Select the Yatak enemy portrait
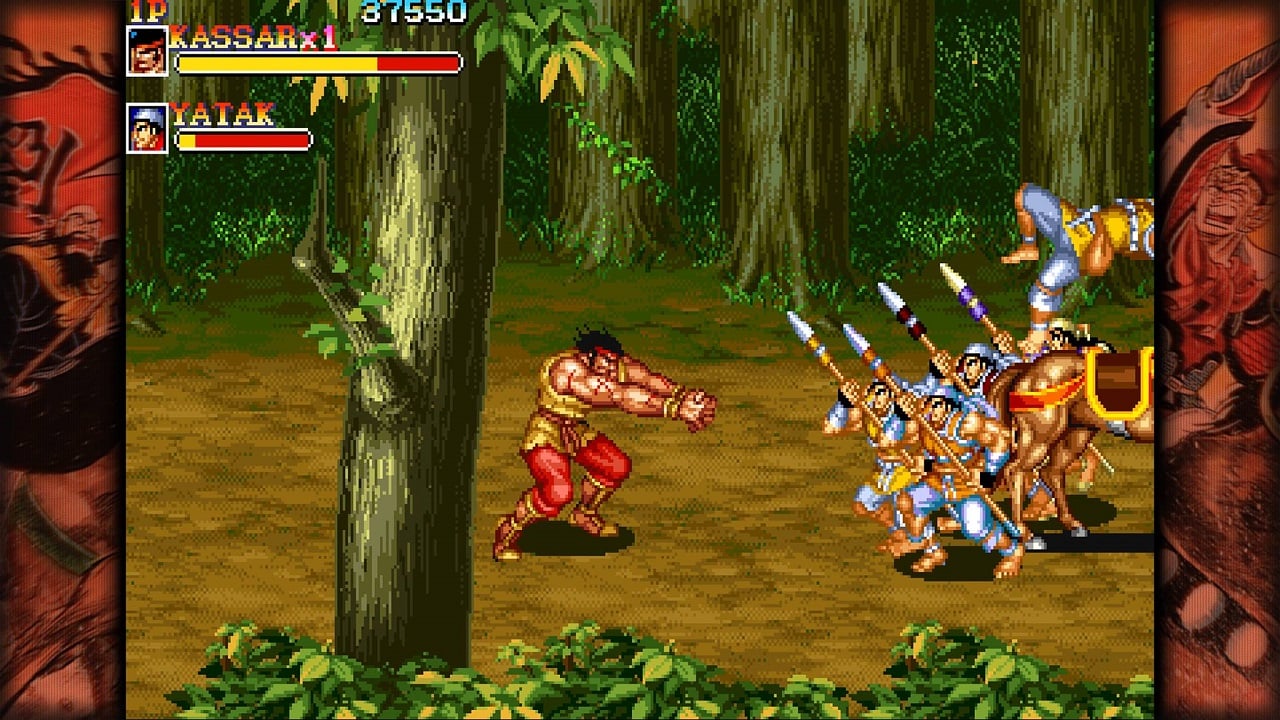 pos(147,128)
